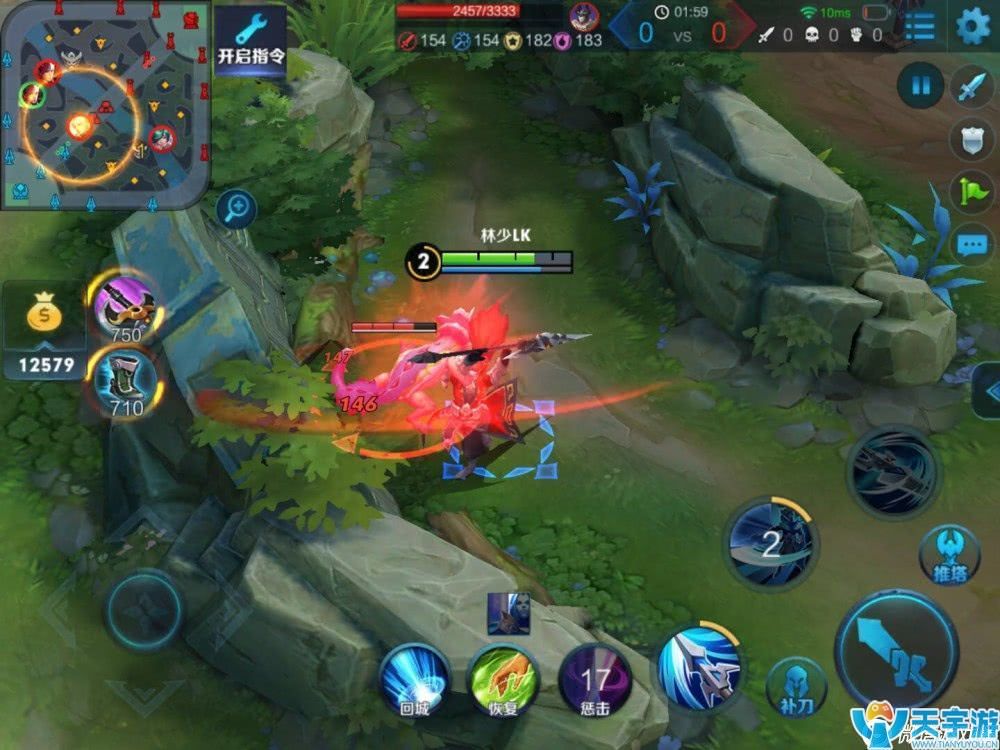The width and height of the screenshot is (1000, 750).
Task: Open the gear settings menu
Action: coord(972,26)
